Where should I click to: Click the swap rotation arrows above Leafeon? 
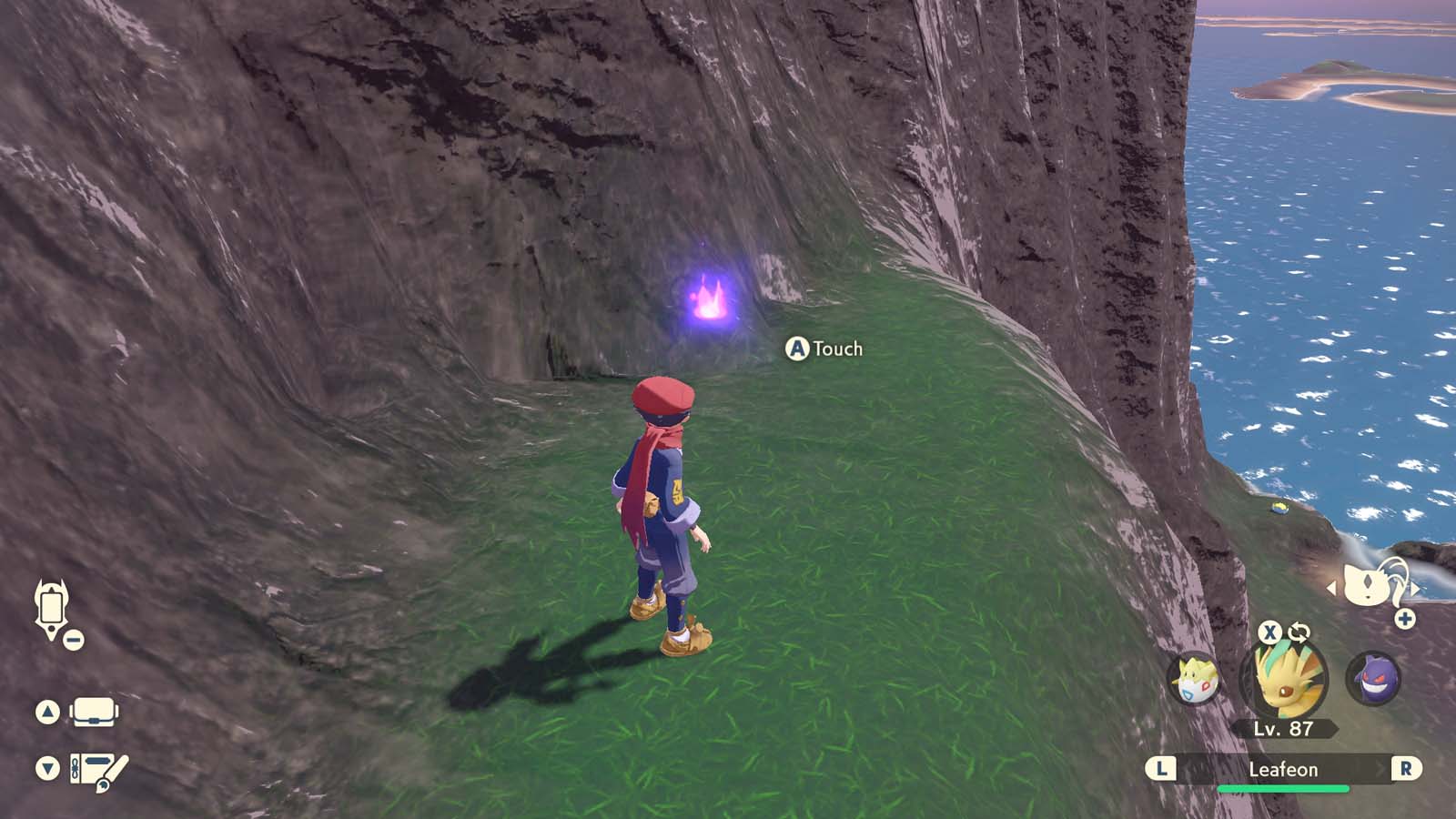click(x=1299, y=630)
